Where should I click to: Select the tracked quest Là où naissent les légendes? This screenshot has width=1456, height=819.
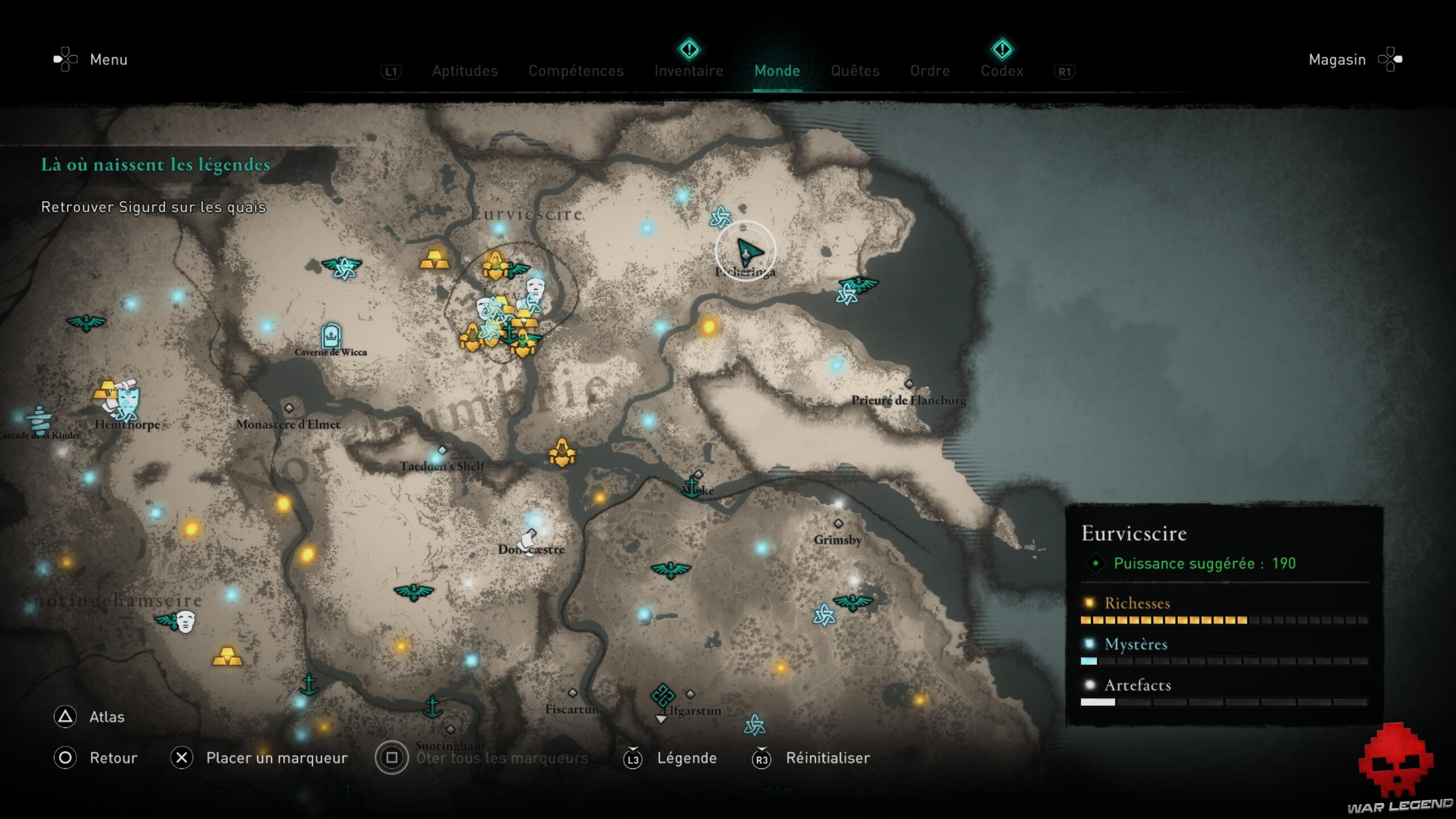155,165
